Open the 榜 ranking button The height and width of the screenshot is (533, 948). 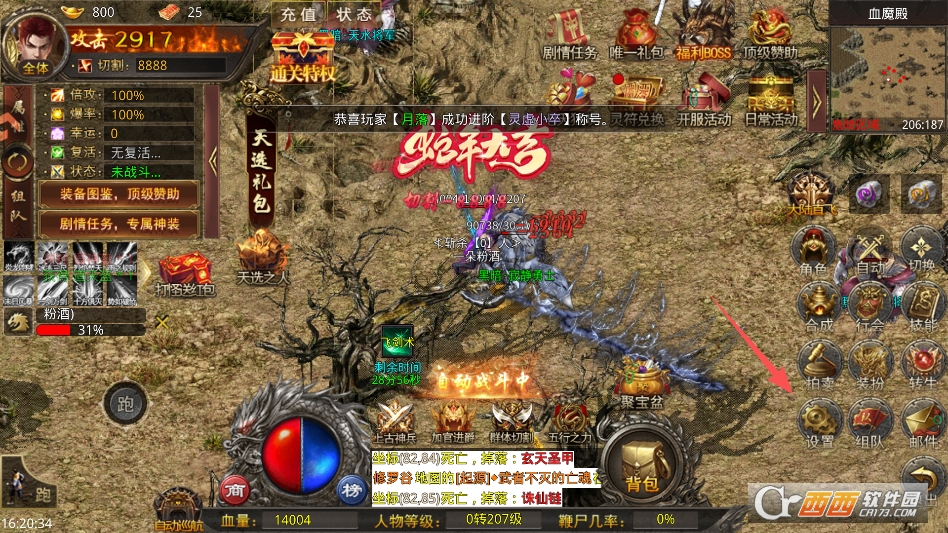[350, 489]
